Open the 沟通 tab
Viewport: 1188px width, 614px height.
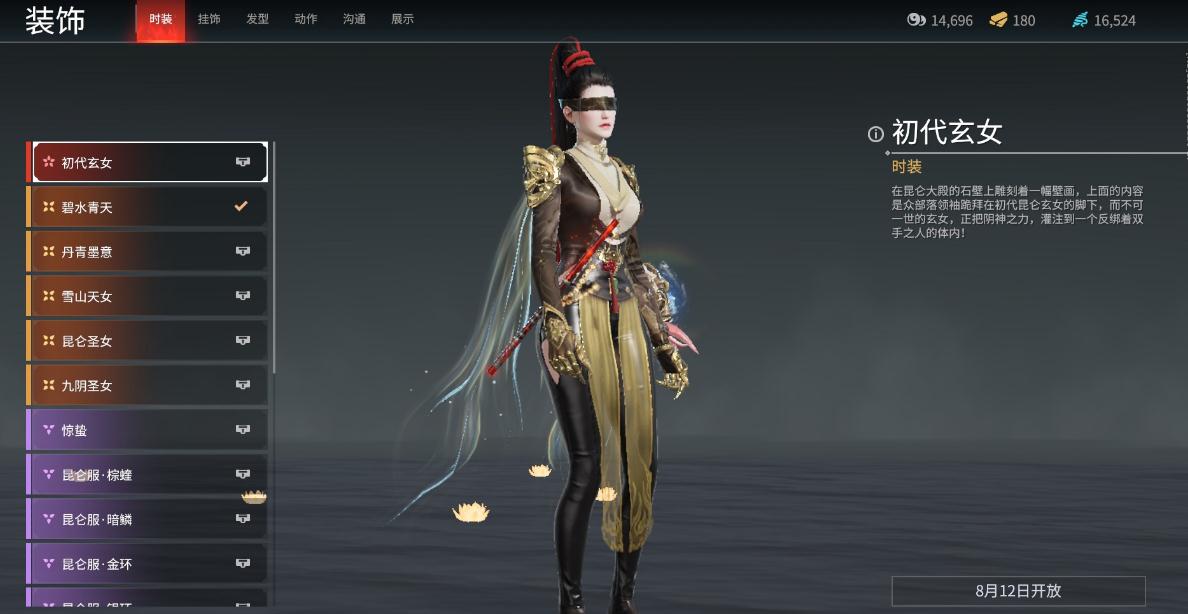click(x=354, y=19)
